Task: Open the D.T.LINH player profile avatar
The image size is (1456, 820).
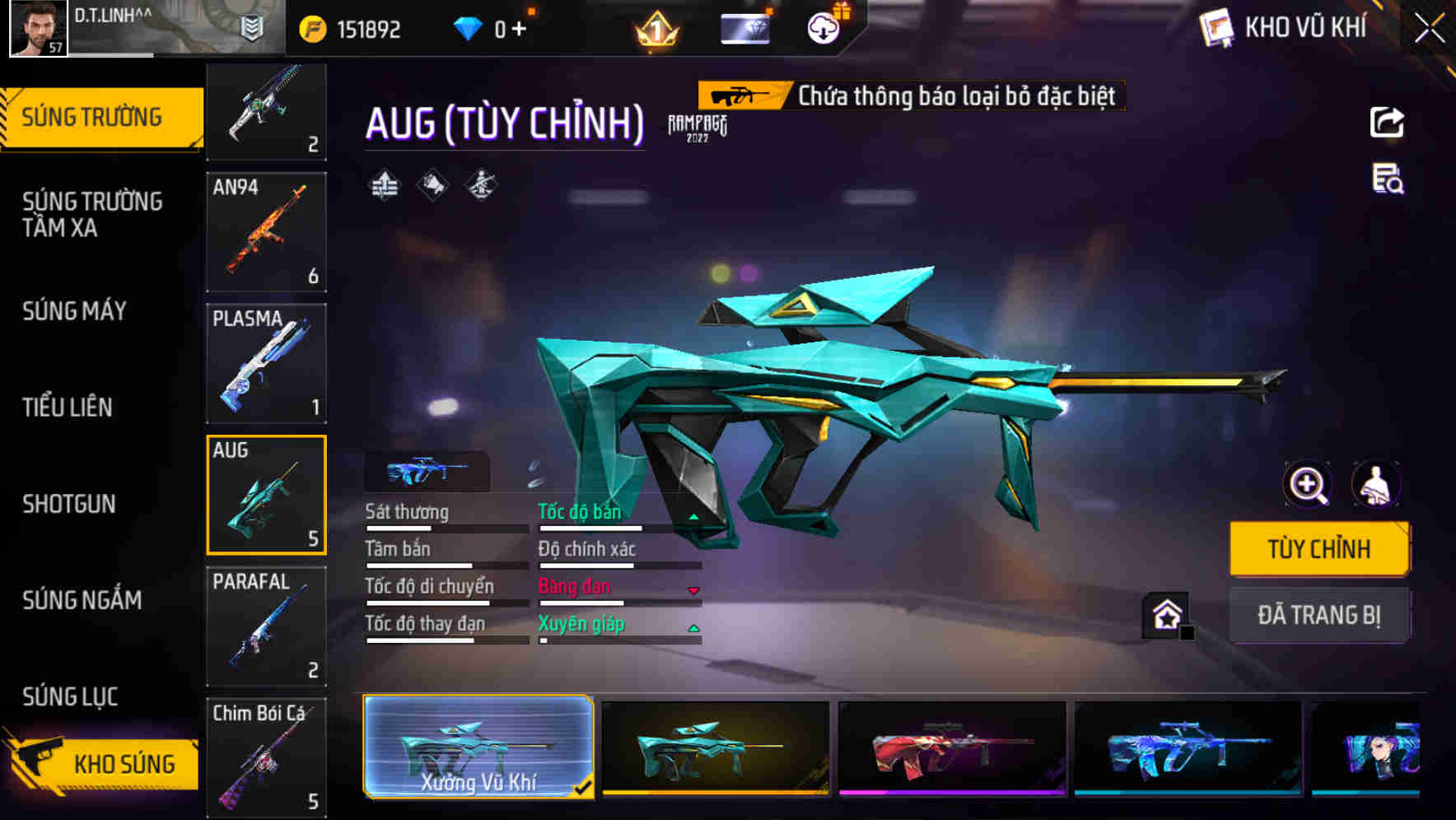Action: click(38, 28)
